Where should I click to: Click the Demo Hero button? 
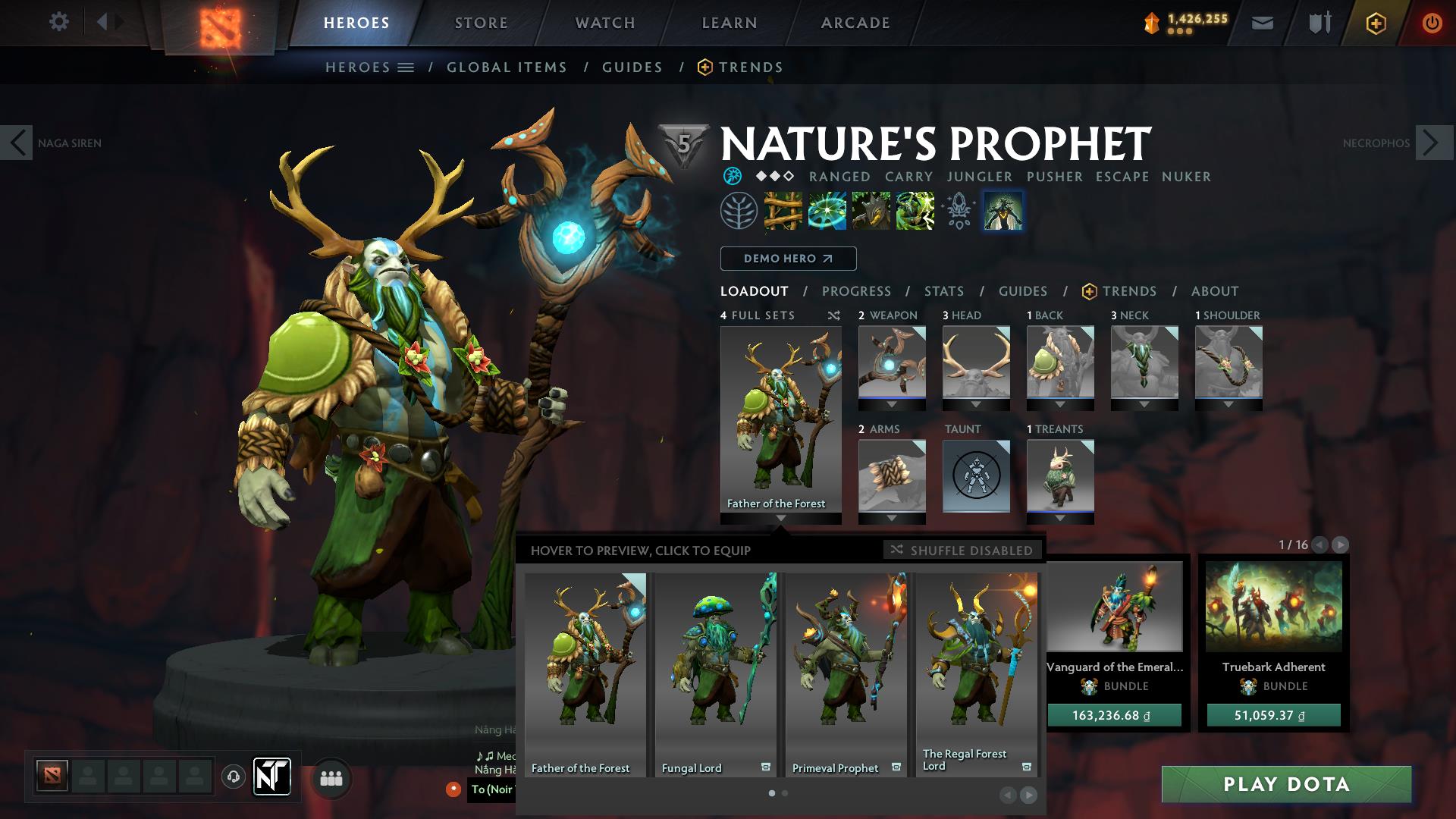787,259
